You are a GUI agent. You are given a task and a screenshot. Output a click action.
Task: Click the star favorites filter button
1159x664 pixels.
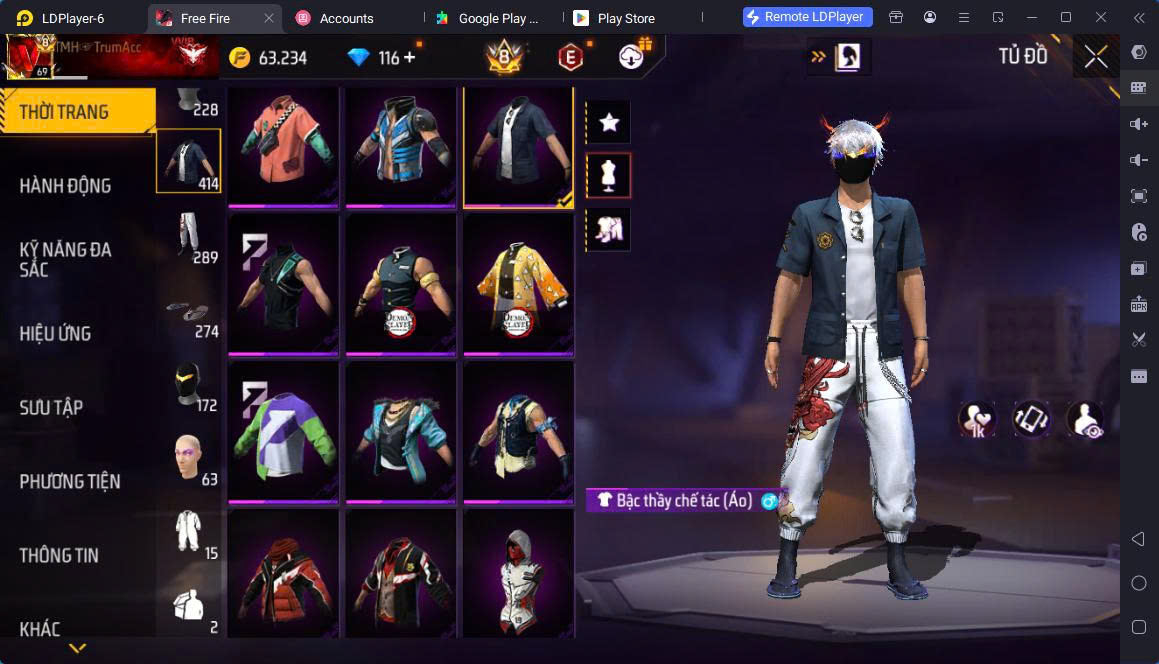(x=608, y=123)
